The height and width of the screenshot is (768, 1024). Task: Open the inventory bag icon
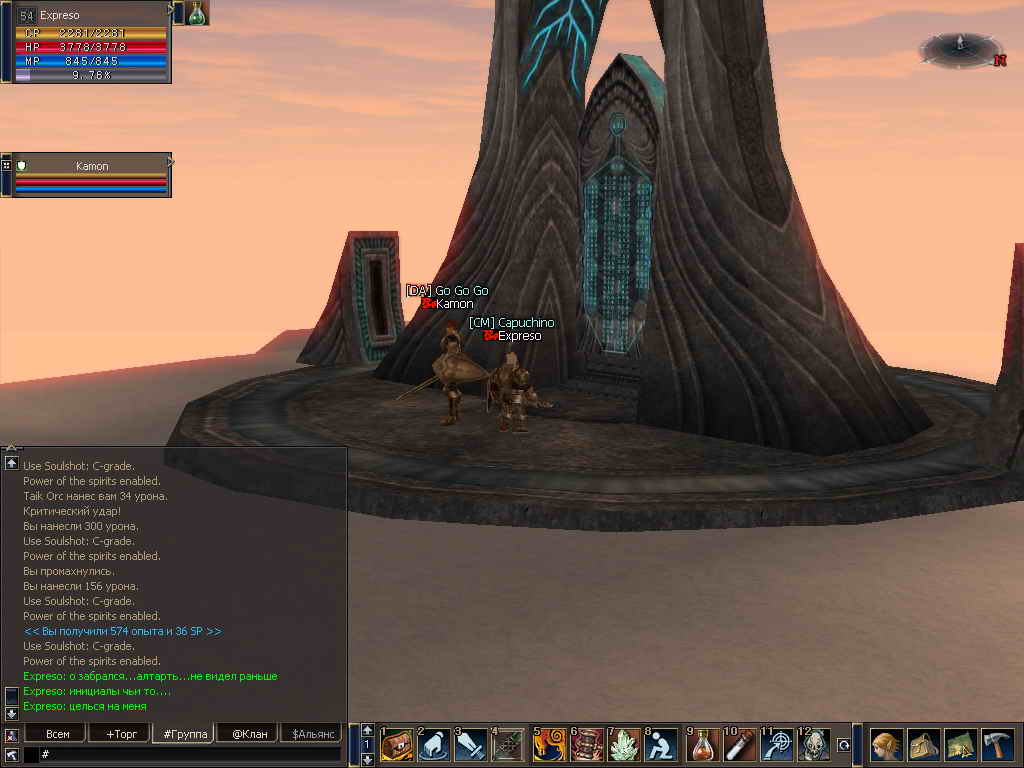(923, 745)
